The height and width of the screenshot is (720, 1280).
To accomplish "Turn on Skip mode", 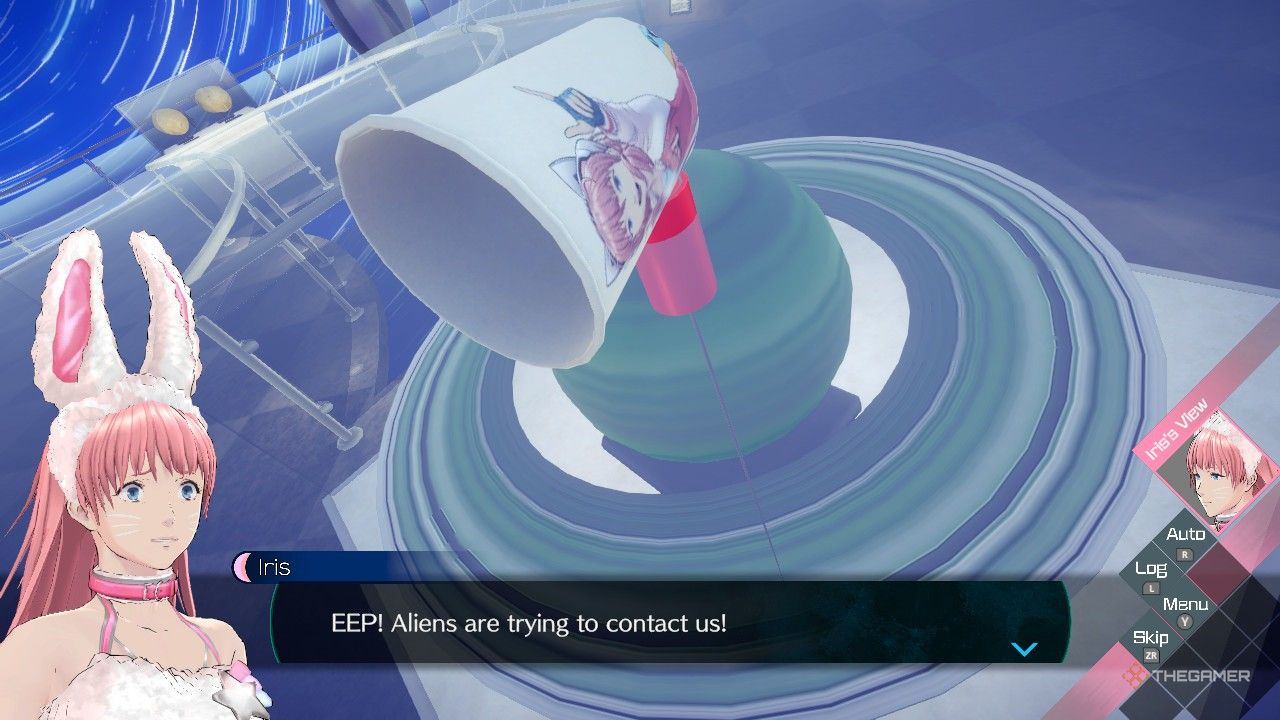I will [1152, 637].
